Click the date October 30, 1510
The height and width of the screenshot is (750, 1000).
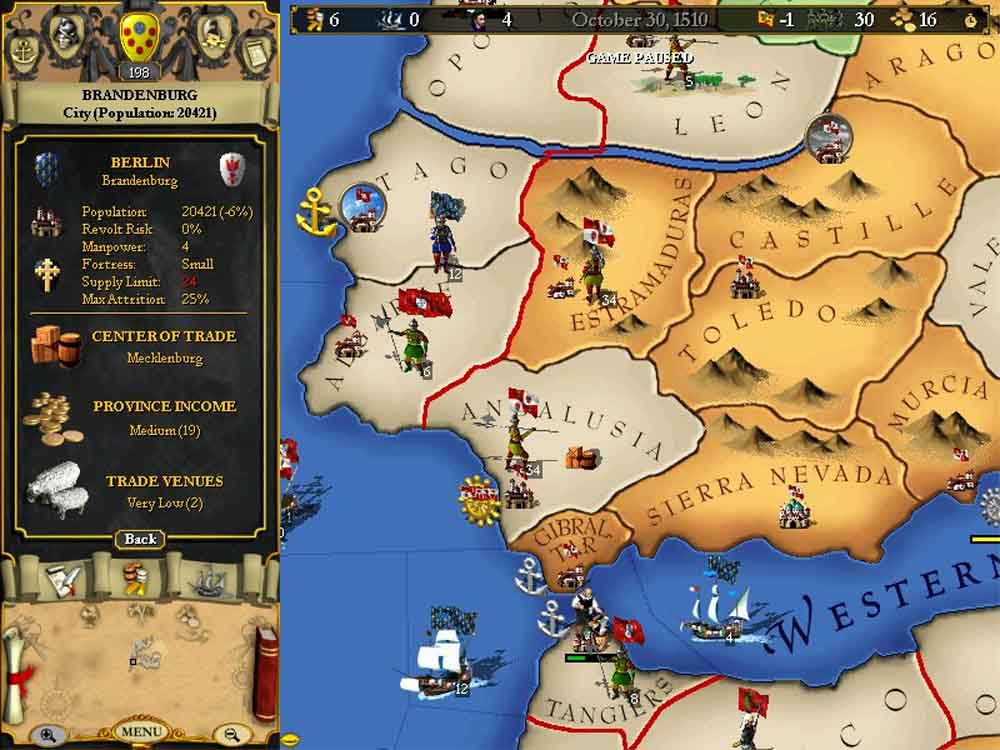[640, 19]
